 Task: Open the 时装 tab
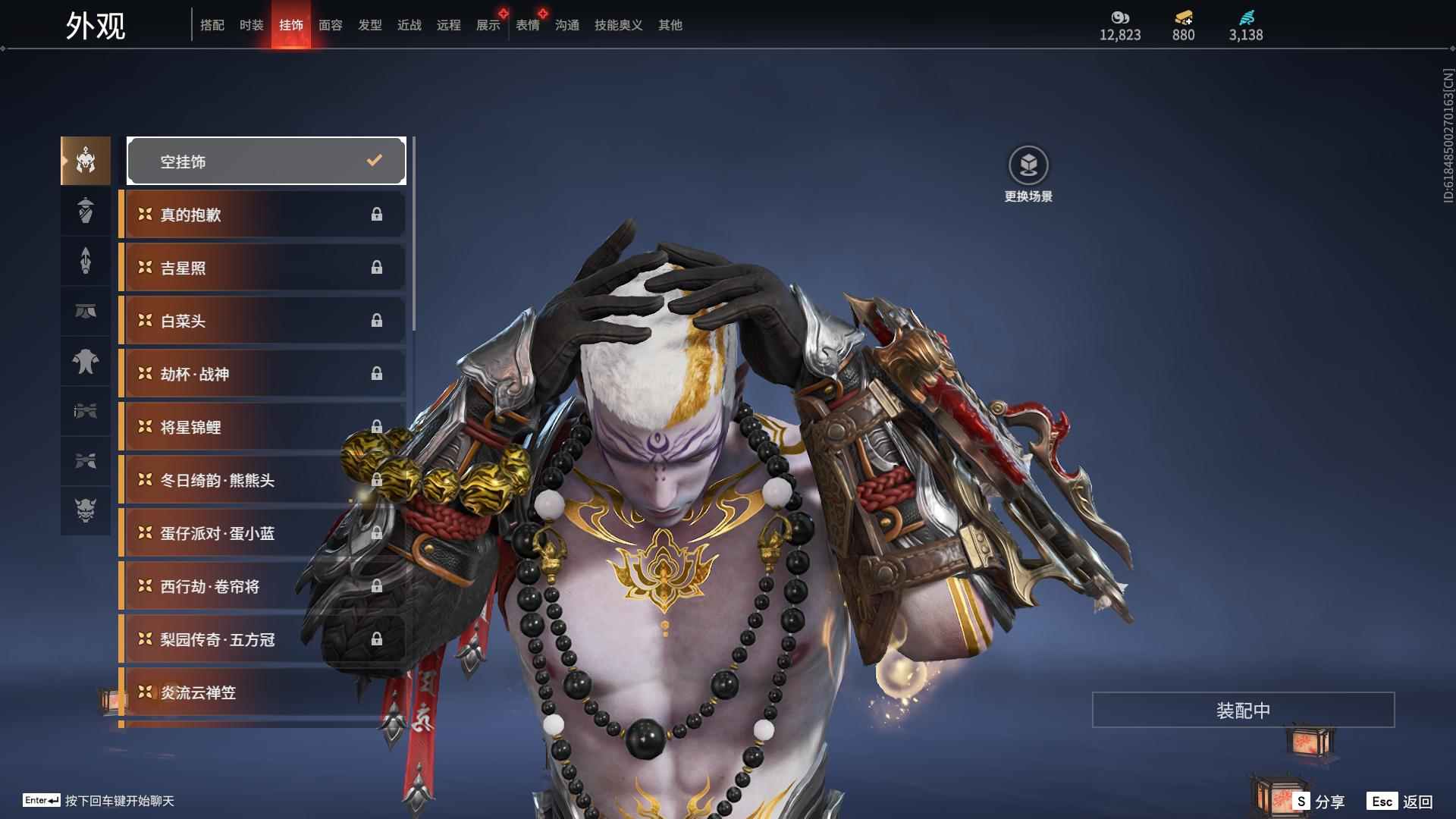(x=252, y=25)
